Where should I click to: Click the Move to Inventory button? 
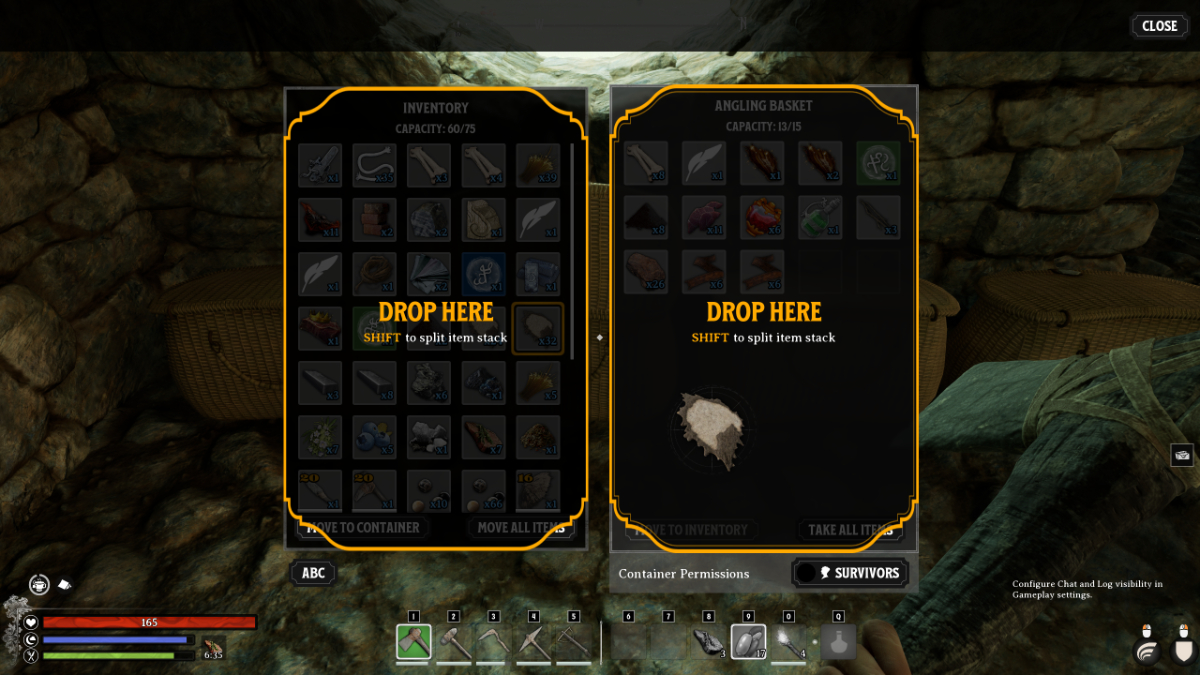691,529
